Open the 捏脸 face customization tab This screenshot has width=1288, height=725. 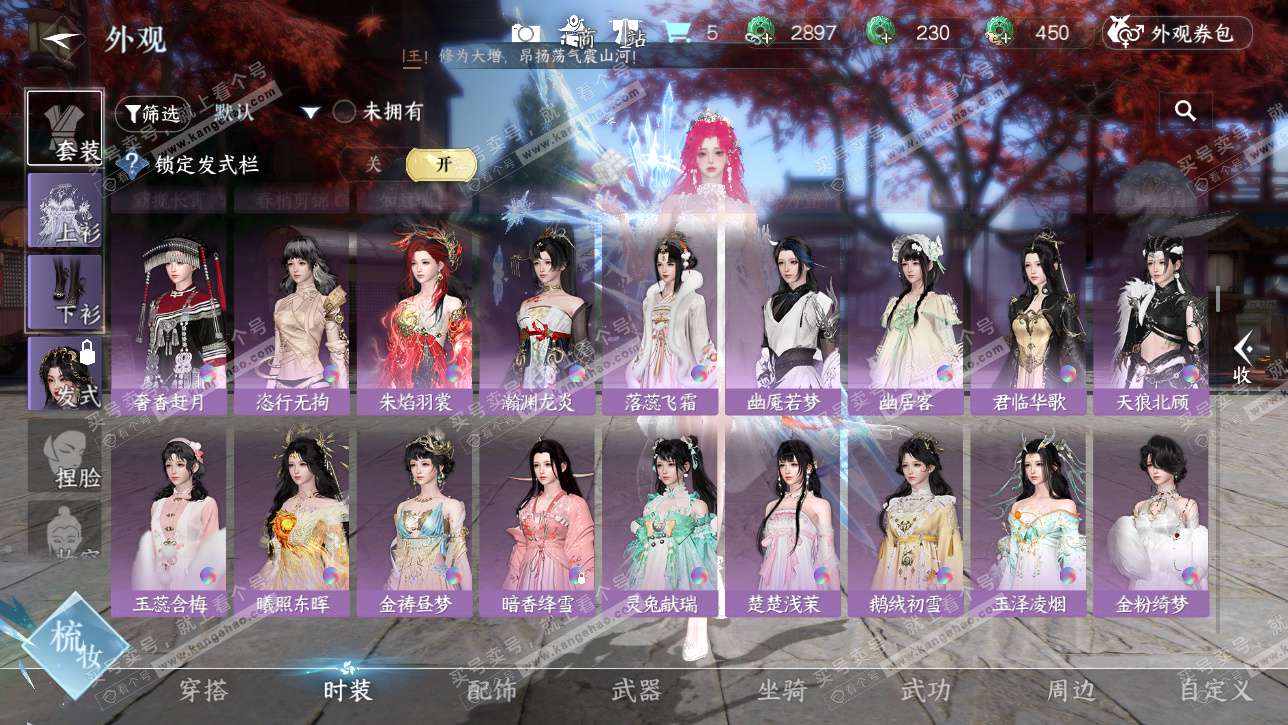(65, 455)
